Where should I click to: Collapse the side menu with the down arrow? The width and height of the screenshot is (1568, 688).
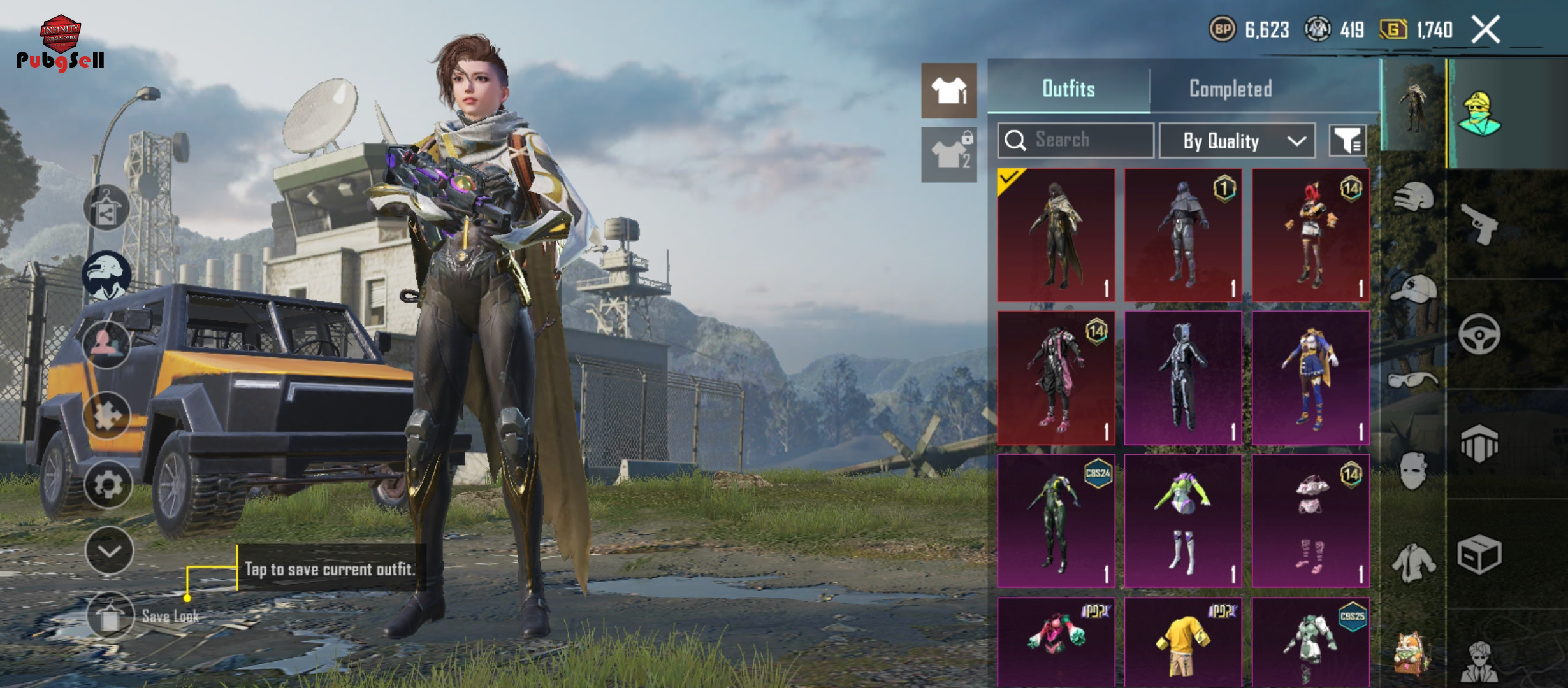(x=109, y=551)
